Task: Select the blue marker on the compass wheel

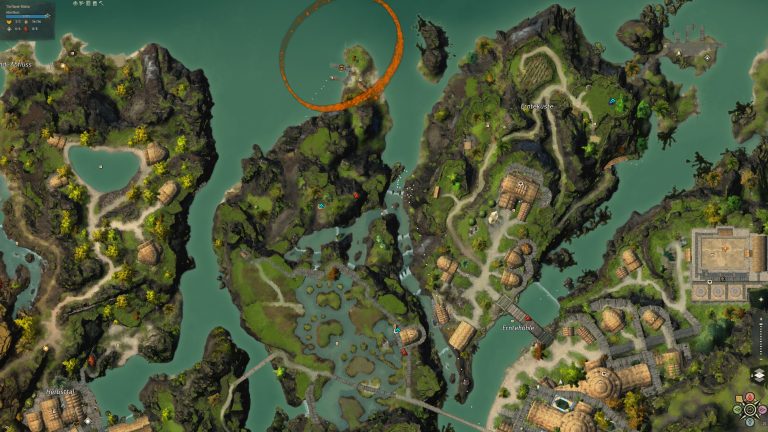Action: click(x=749, y=422)
